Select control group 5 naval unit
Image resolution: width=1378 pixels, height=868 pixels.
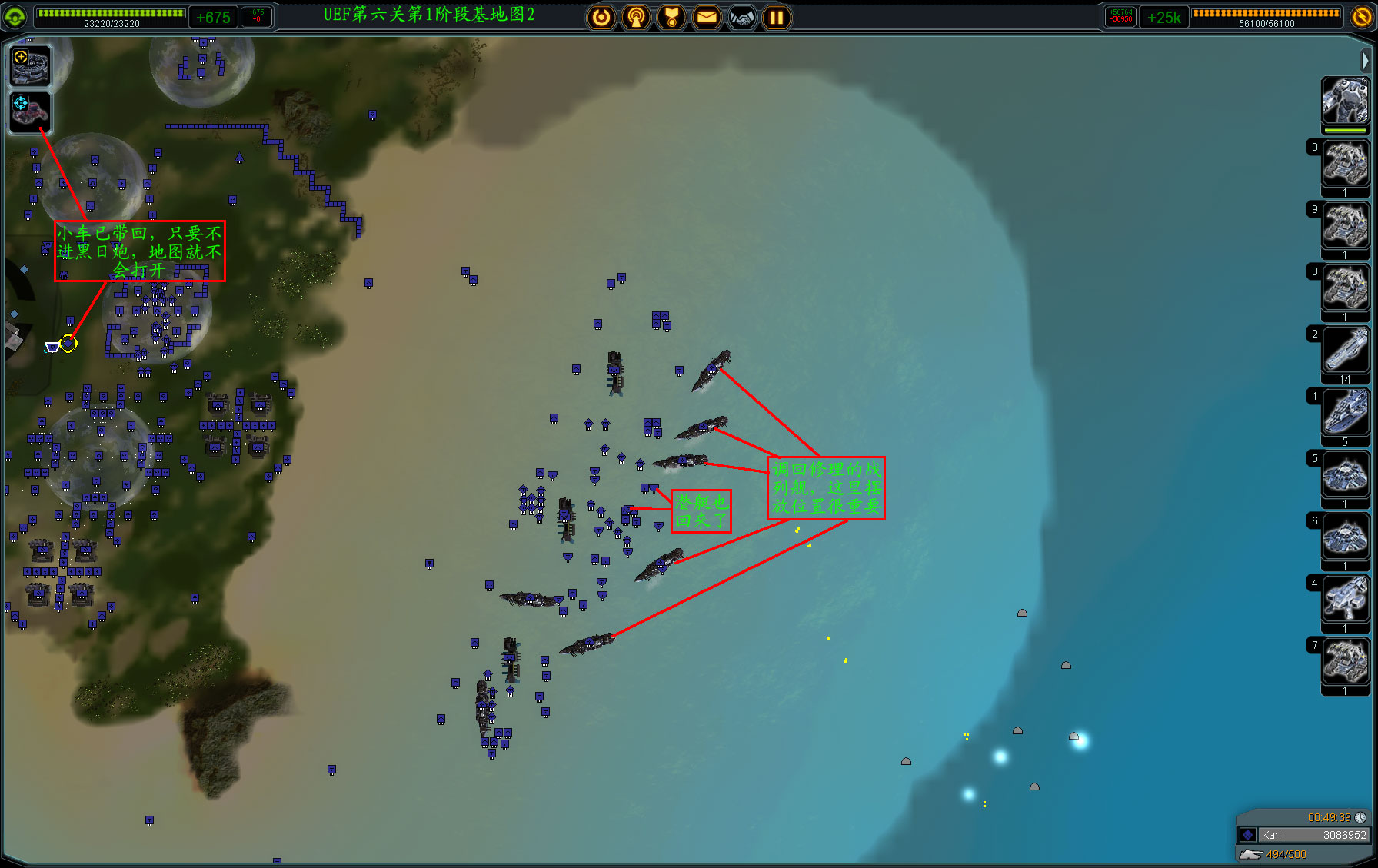point(1345,474)
